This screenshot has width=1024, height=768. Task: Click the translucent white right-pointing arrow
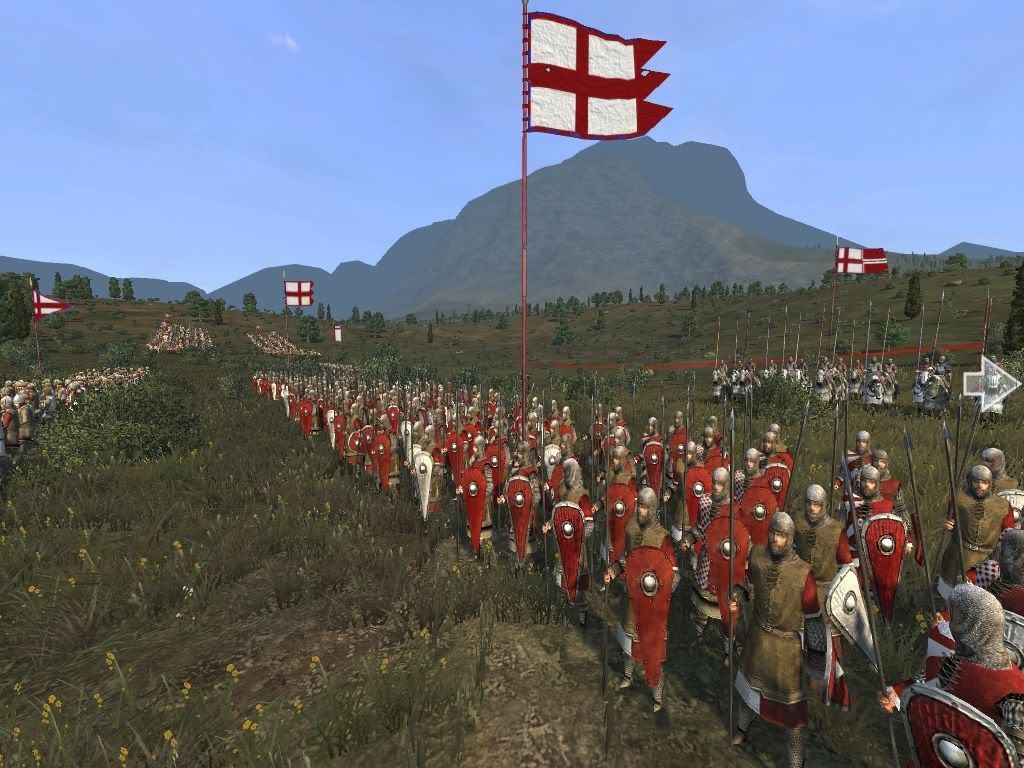(991, 383)
